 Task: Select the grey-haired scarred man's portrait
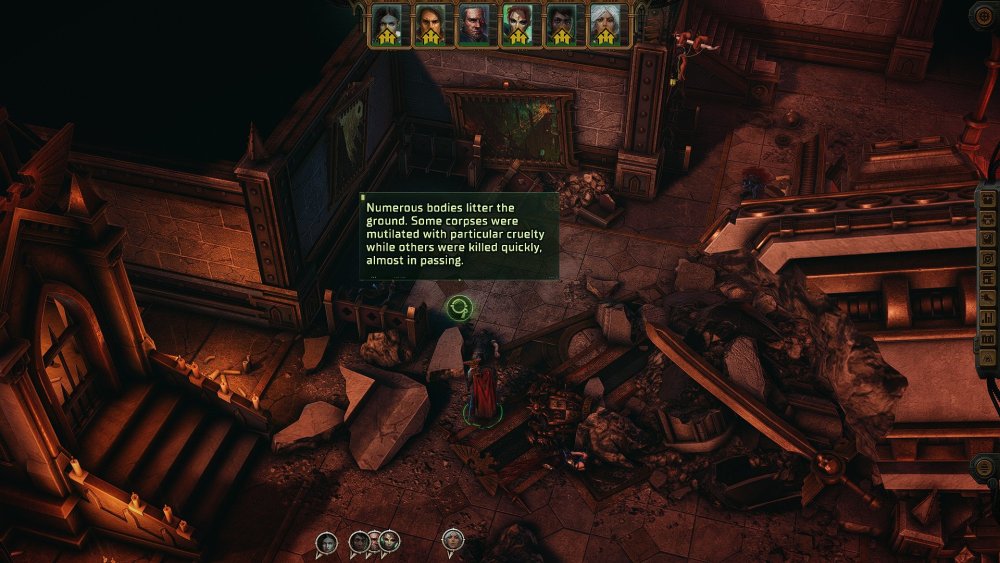pyautogui.click(x=474, y=24)
